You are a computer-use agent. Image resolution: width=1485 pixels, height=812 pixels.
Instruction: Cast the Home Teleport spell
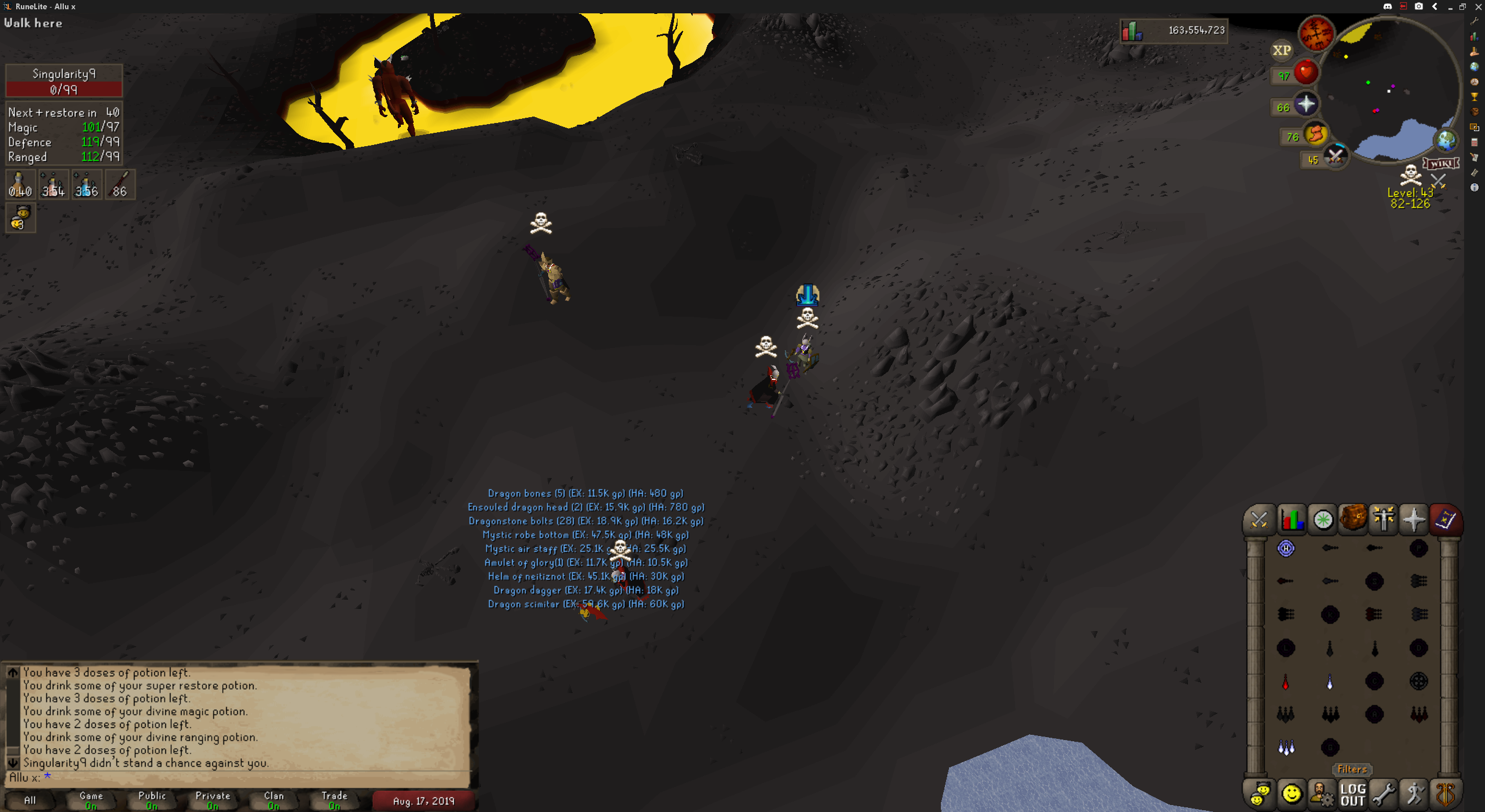tap(1286, 549)
